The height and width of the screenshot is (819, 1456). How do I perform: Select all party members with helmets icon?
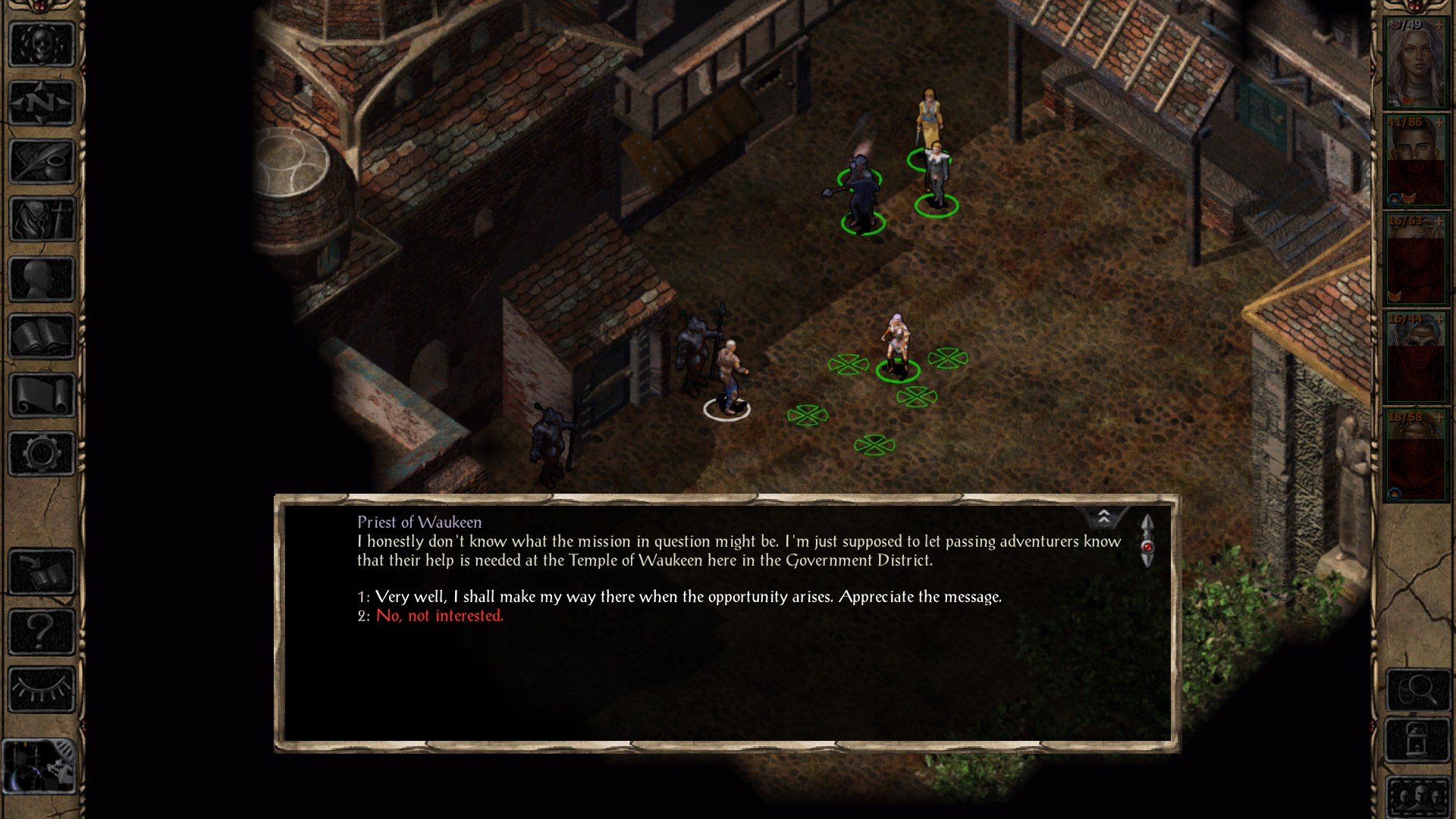1417,796
